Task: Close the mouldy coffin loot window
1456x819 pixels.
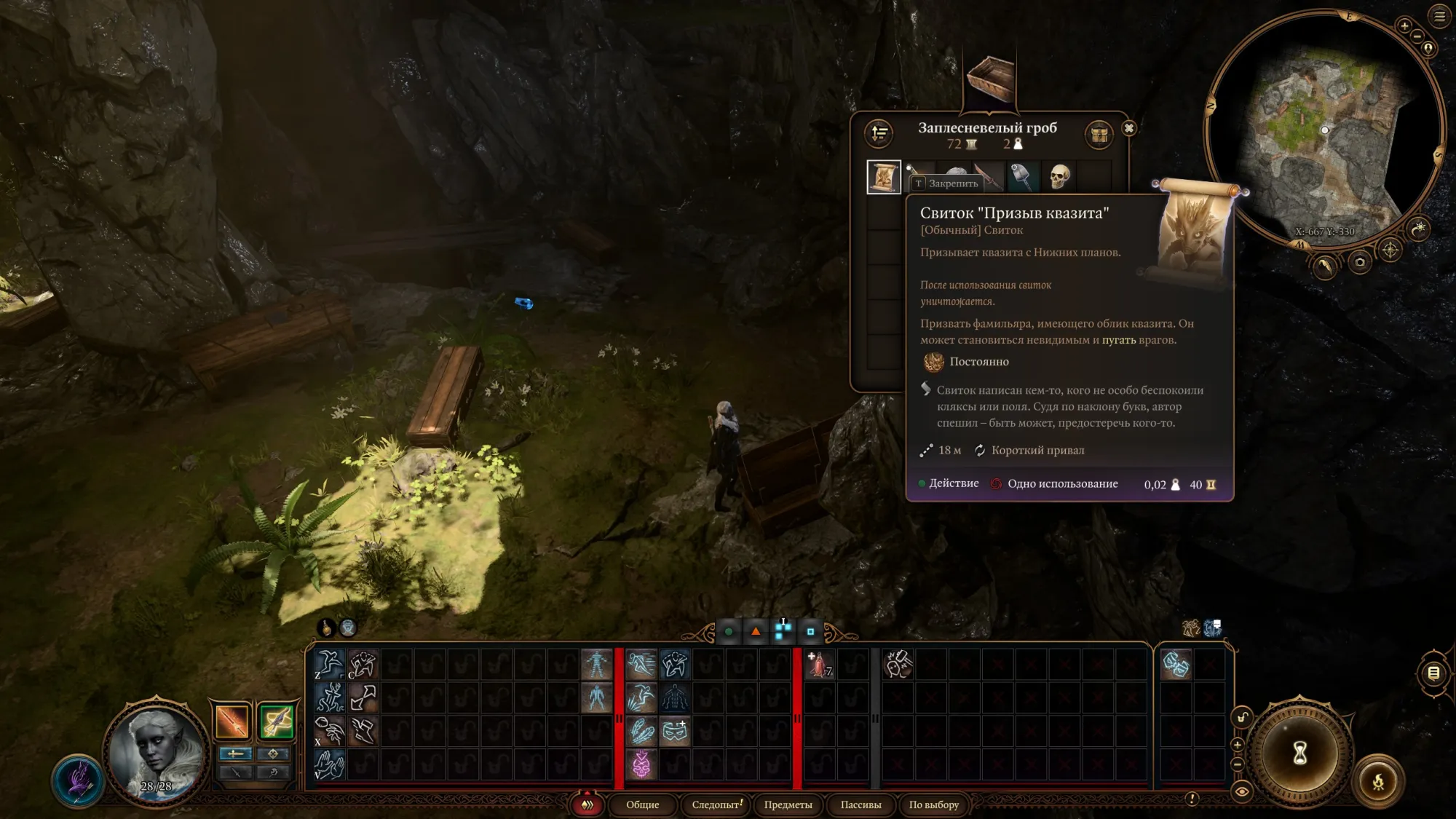Action: tap(1128, 128)
